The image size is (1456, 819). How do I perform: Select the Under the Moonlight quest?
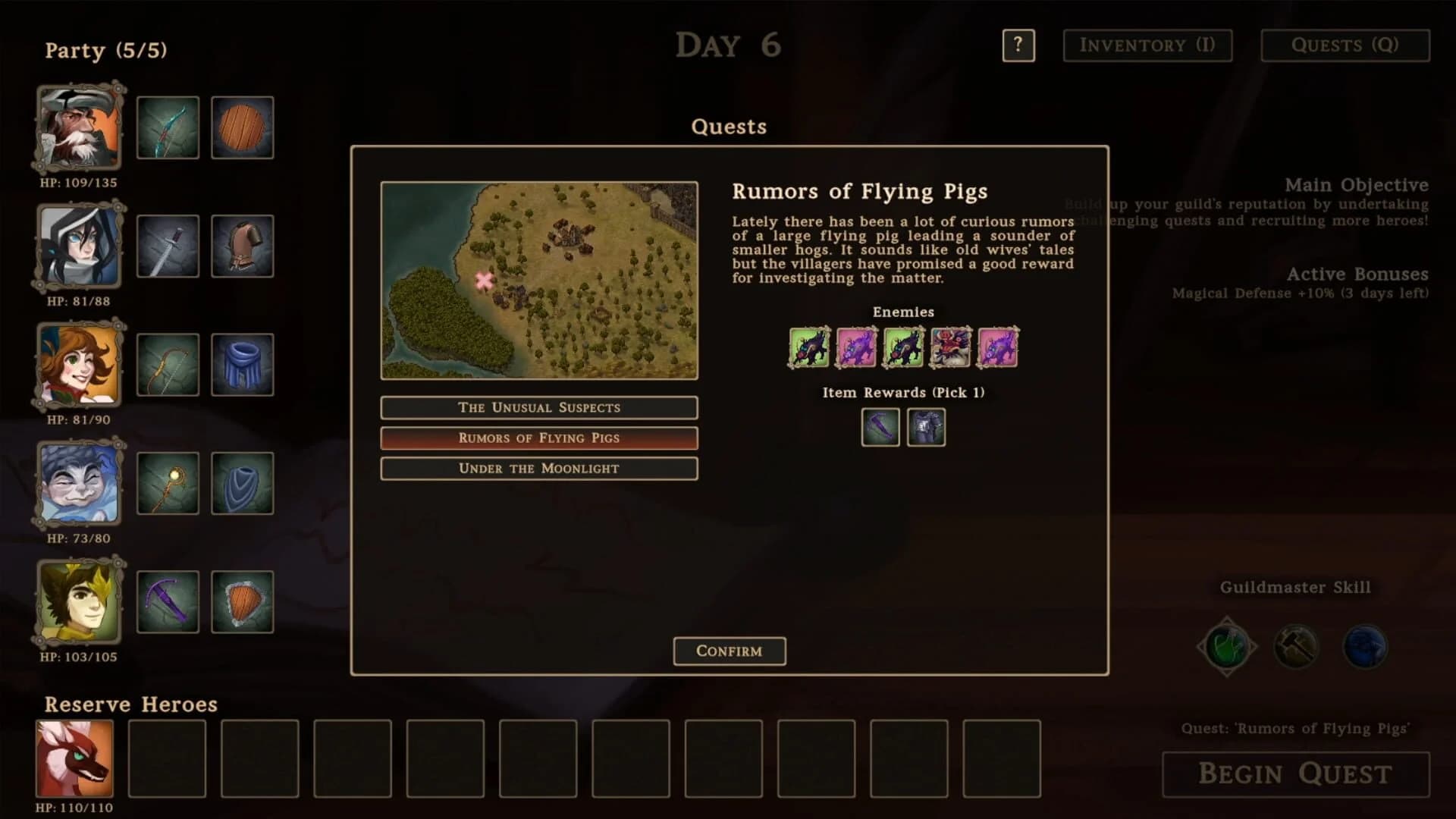(x=538, y=468)
